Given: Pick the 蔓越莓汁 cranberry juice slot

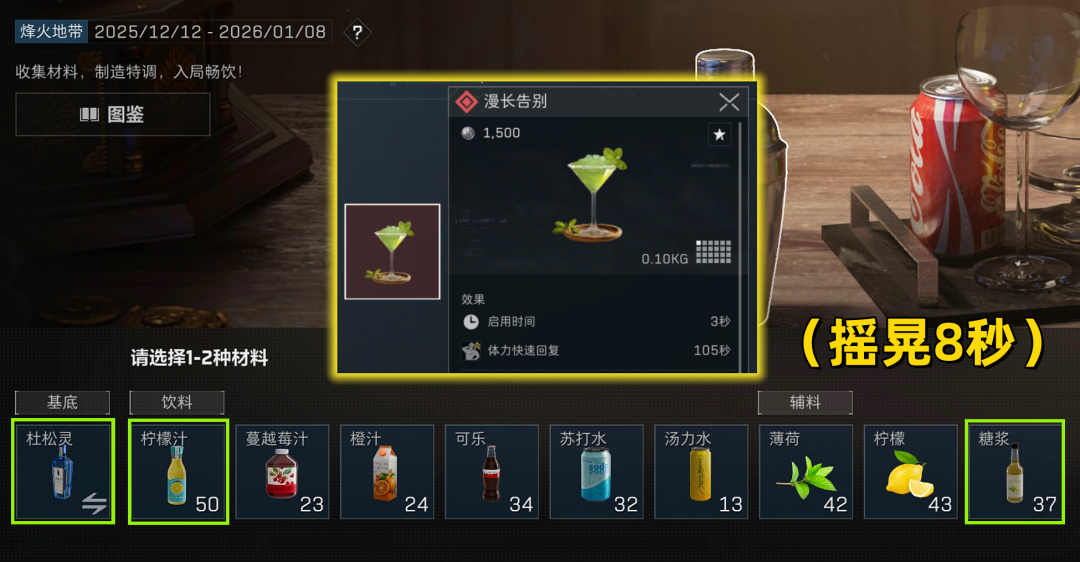Looking at the screenshot, I should [x=282, y=472].
